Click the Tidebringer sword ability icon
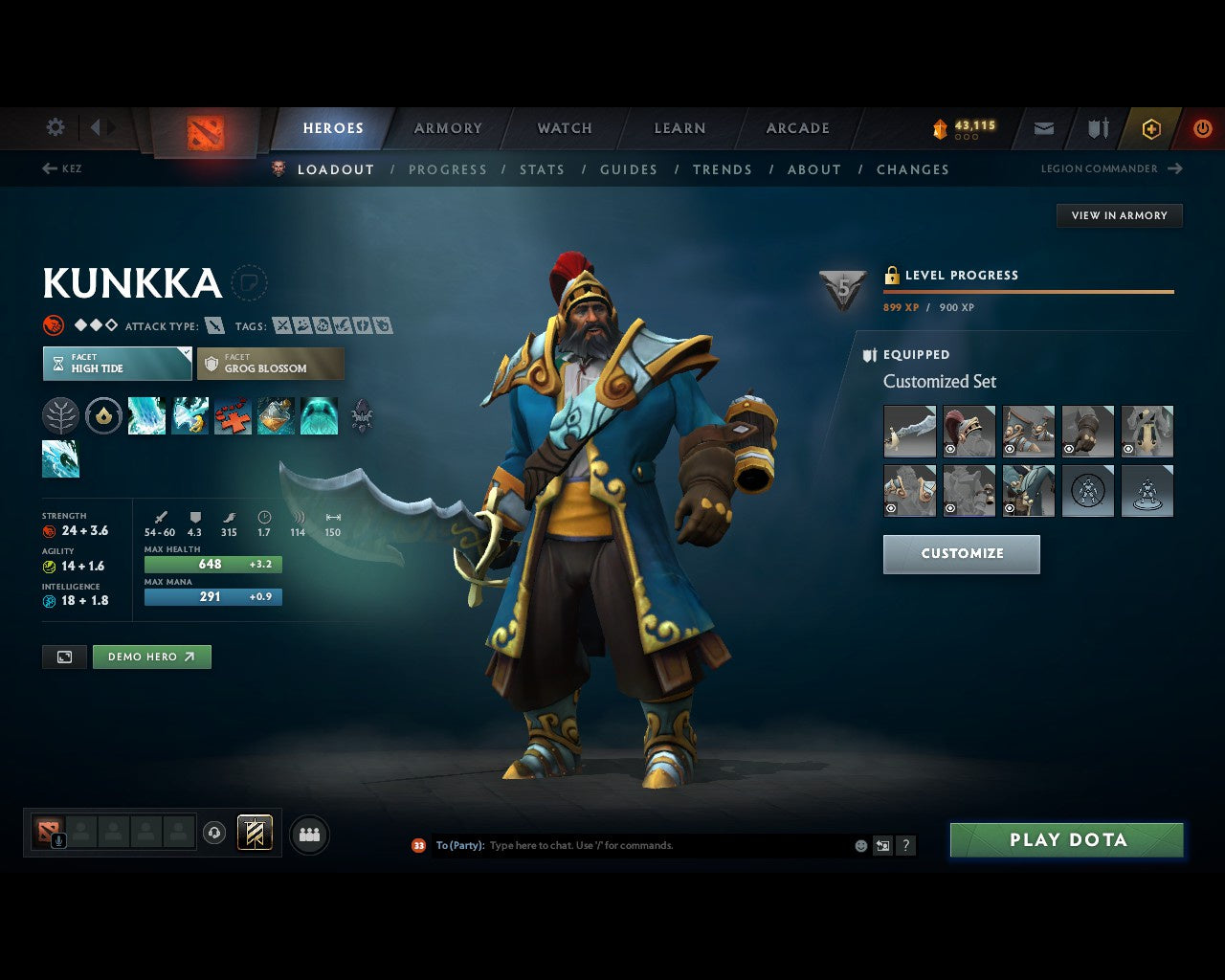 tap(189, 415)
